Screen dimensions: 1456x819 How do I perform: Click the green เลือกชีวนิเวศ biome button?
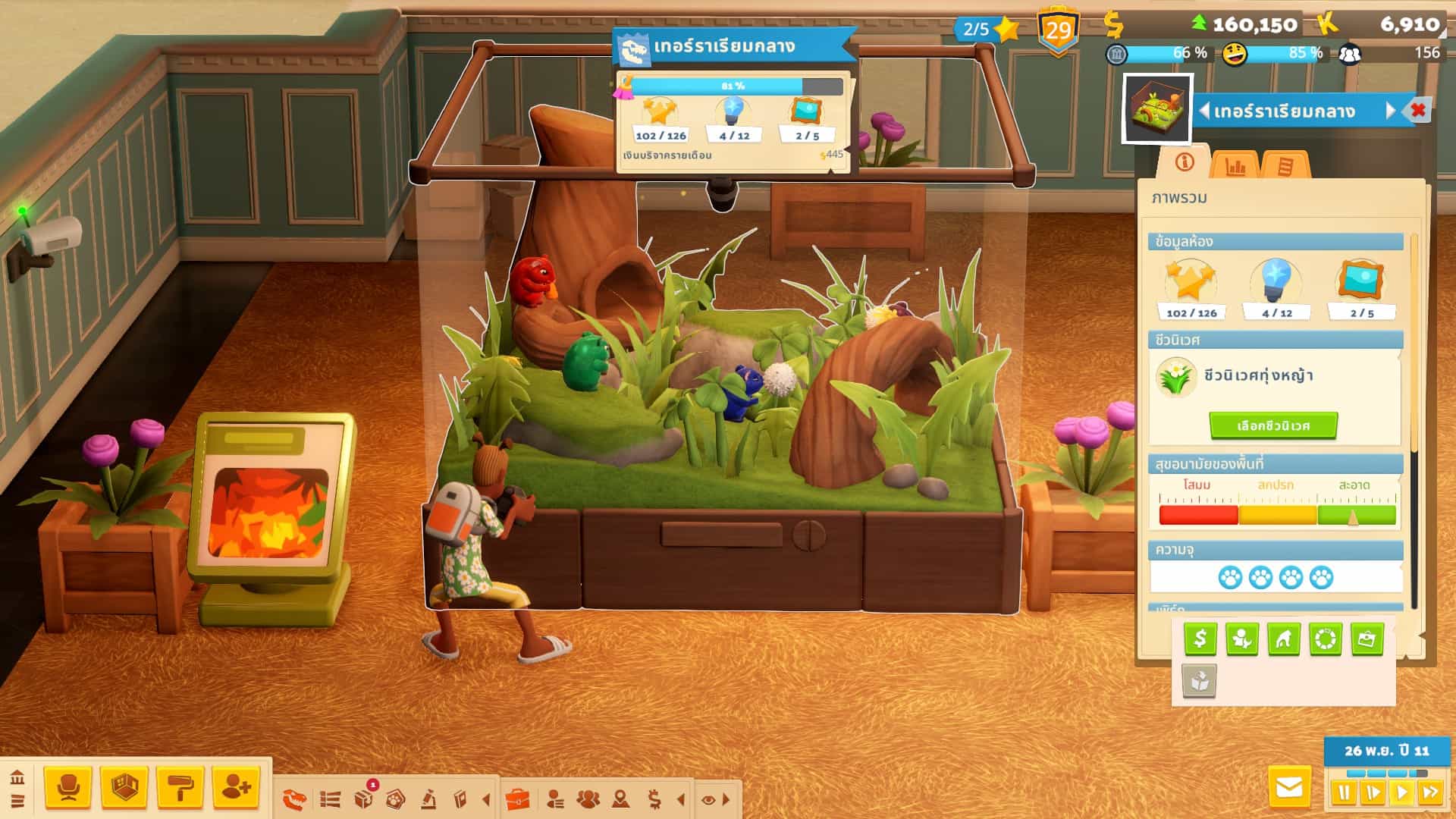(x=1273, y=425)
